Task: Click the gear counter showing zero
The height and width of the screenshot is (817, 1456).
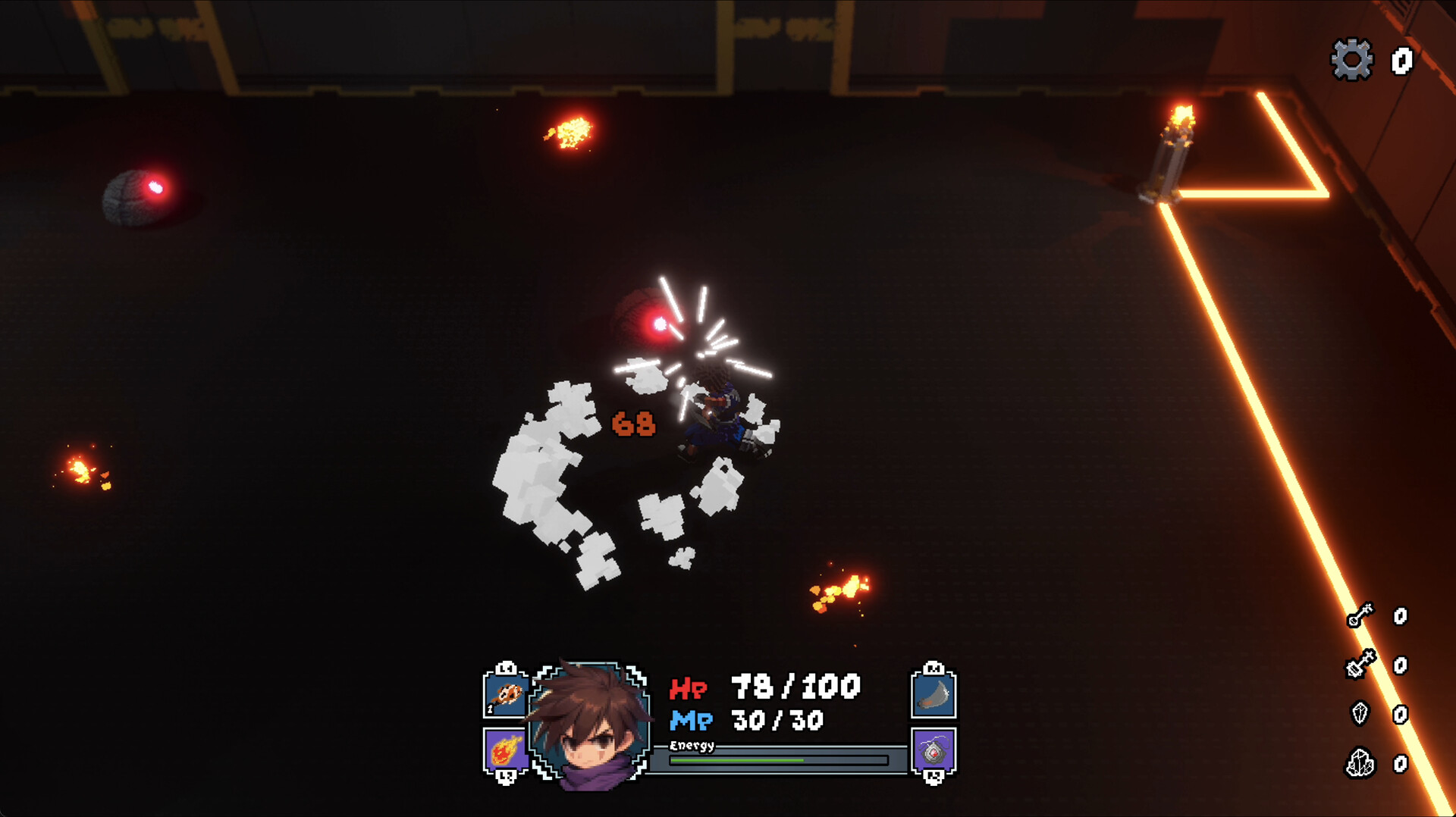Action: [x=1401, y=61]
